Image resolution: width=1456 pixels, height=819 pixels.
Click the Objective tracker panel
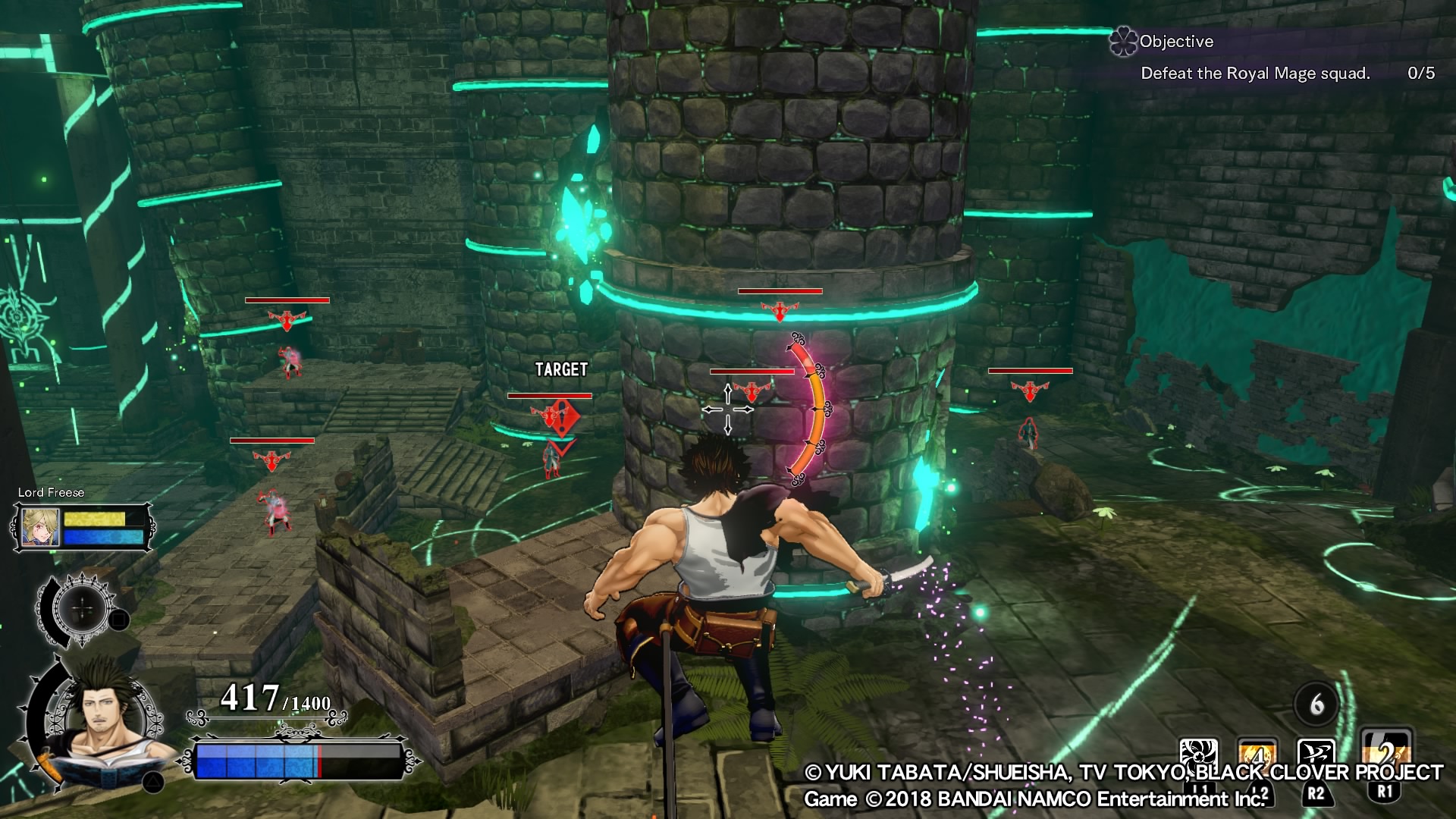coord(1272,58)
